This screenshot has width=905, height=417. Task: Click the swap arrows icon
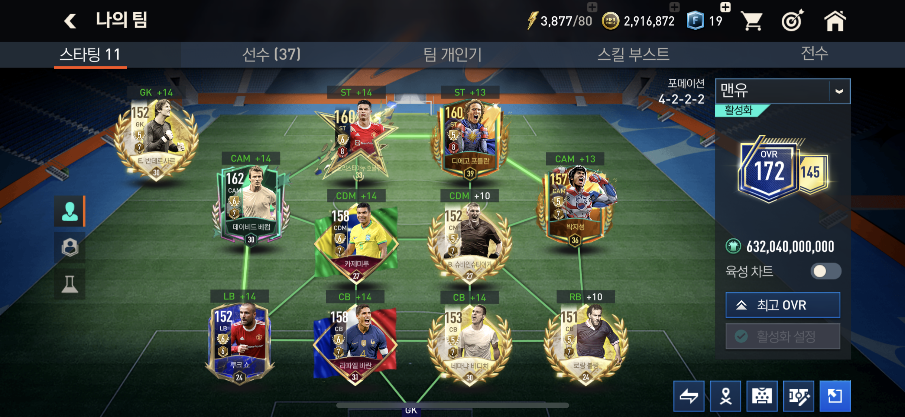pyautogui.click(x=691, y=396)
